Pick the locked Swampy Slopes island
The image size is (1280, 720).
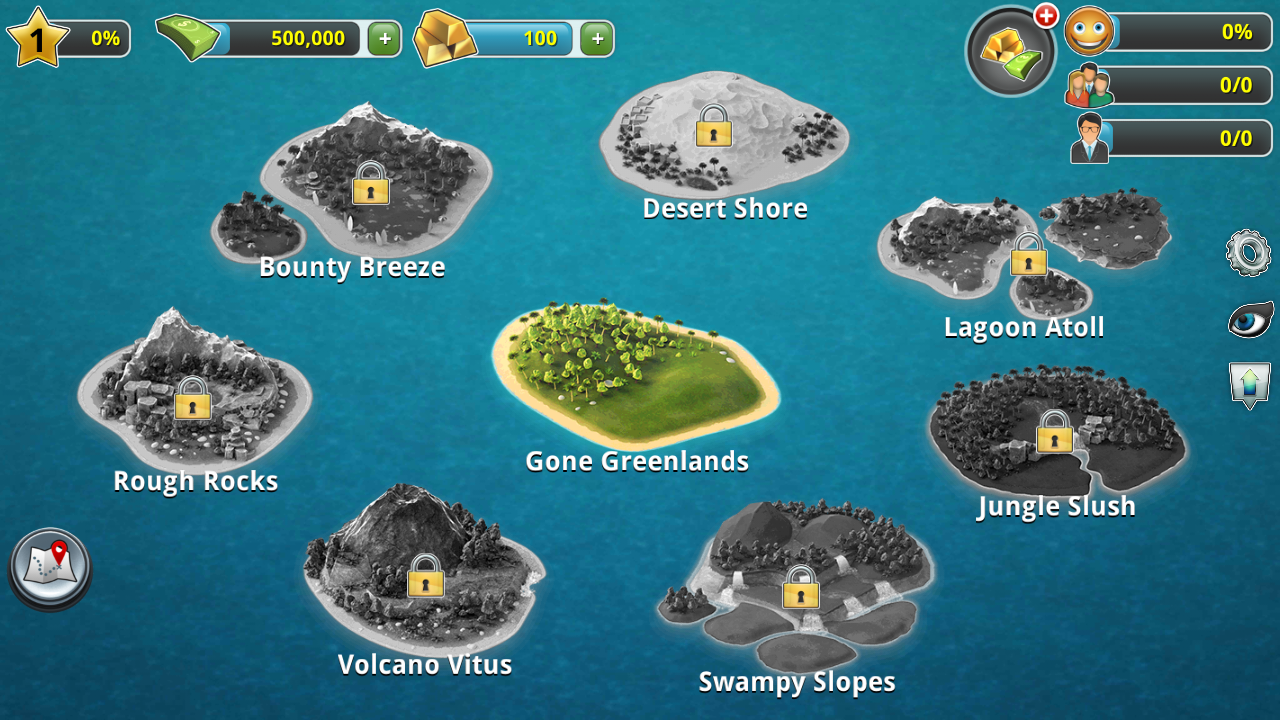click(800, 588)
